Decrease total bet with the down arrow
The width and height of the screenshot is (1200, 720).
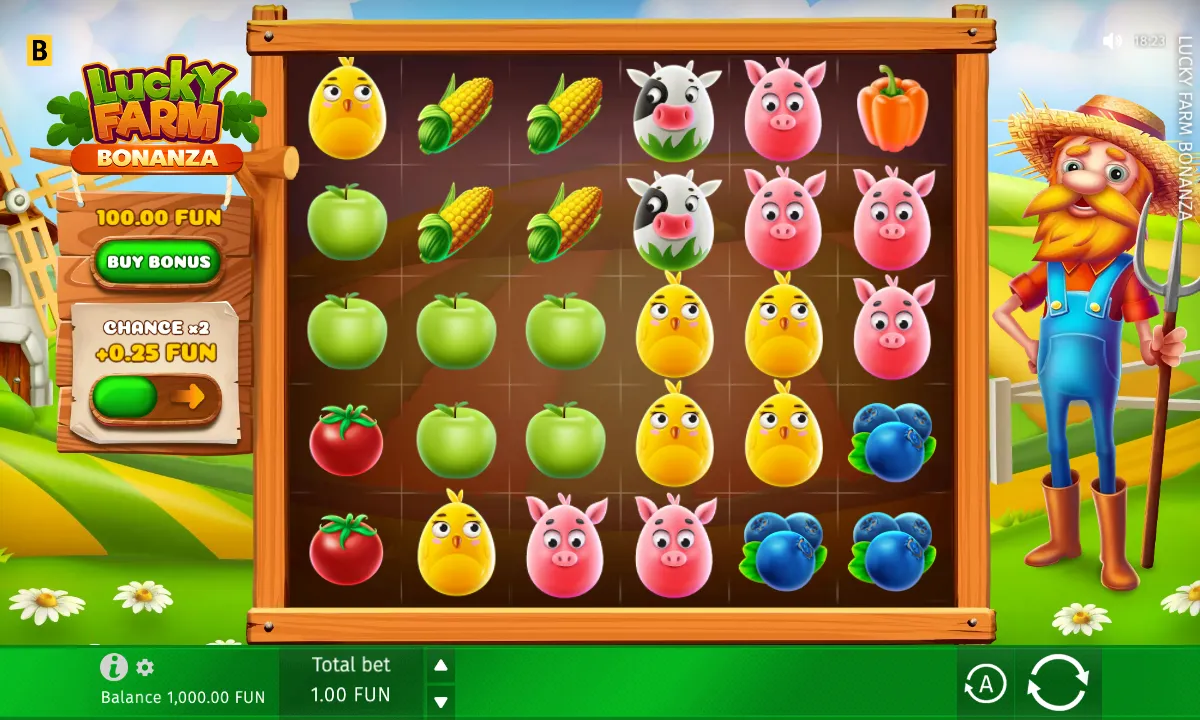tap(440, 699)
